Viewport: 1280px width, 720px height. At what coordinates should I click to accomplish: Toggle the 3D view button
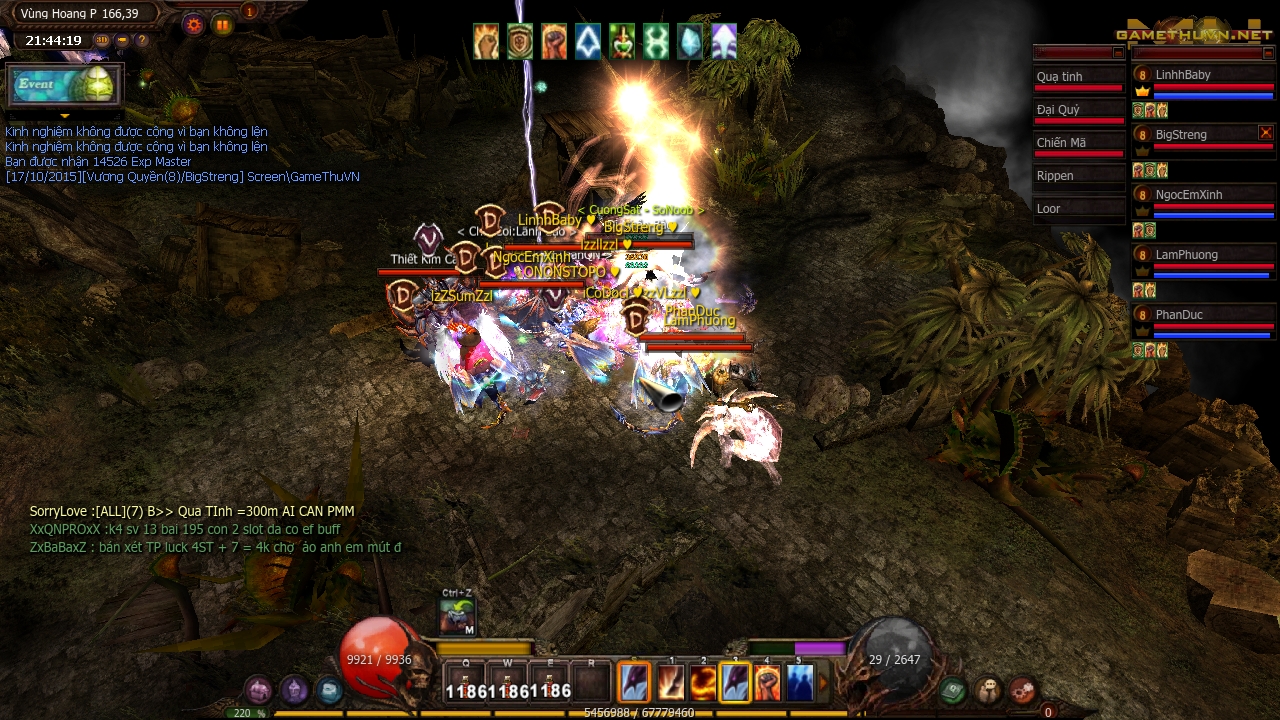[102, 40]
